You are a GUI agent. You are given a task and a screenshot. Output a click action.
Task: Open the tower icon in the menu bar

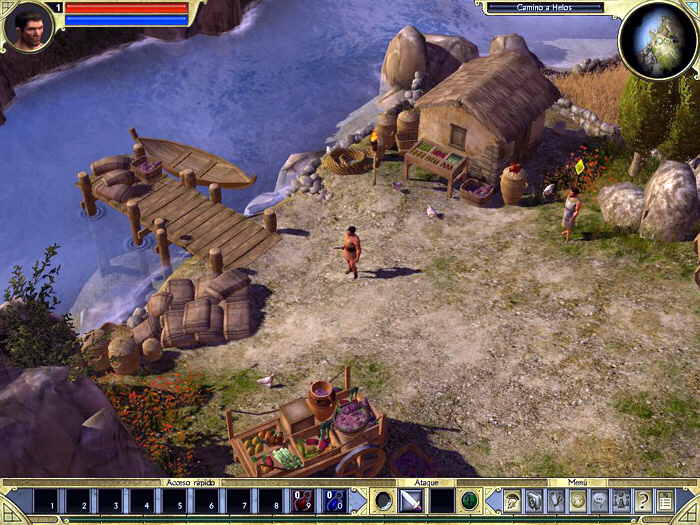(621, 500)
